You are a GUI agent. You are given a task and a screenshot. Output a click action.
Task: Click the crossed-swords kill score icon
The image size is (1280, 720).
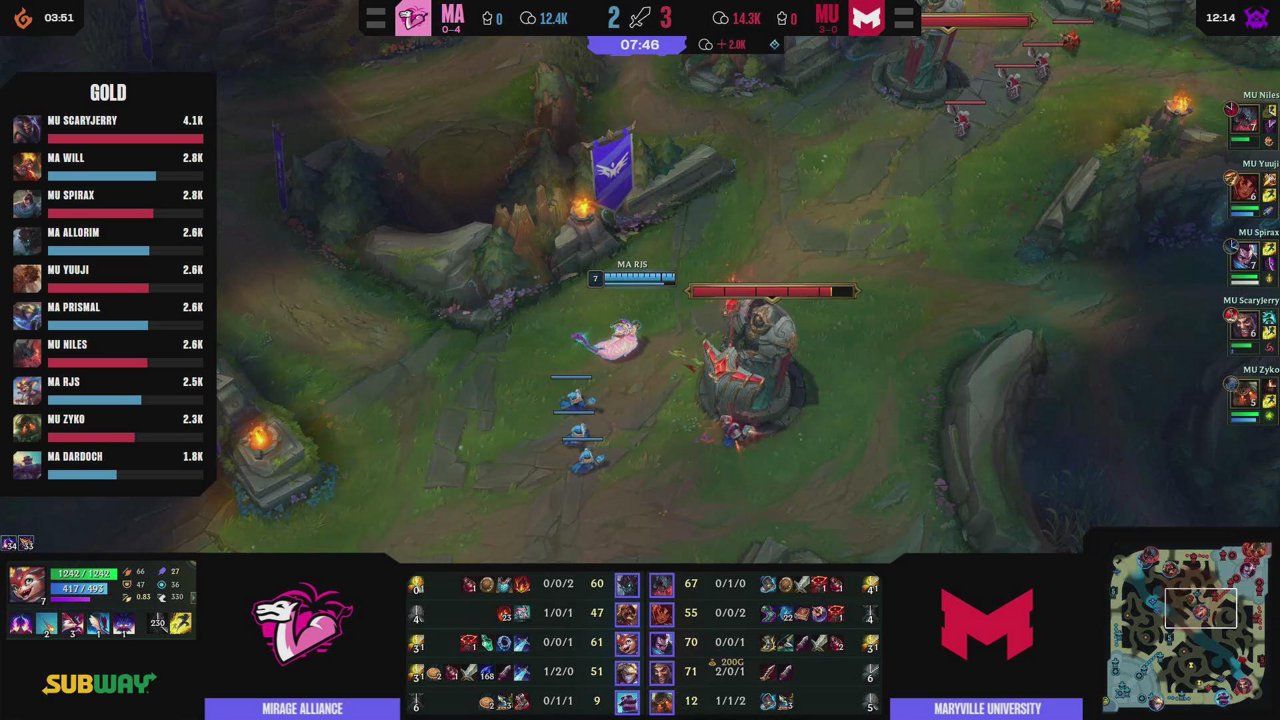click(x=638, y=17)
